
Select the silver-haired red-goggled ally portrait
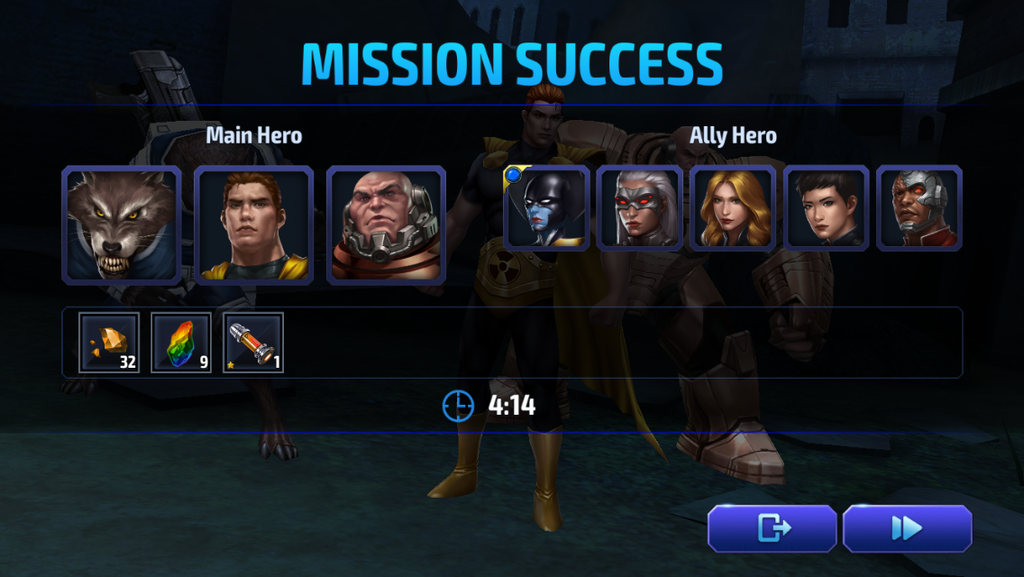(x=640, y=208)
